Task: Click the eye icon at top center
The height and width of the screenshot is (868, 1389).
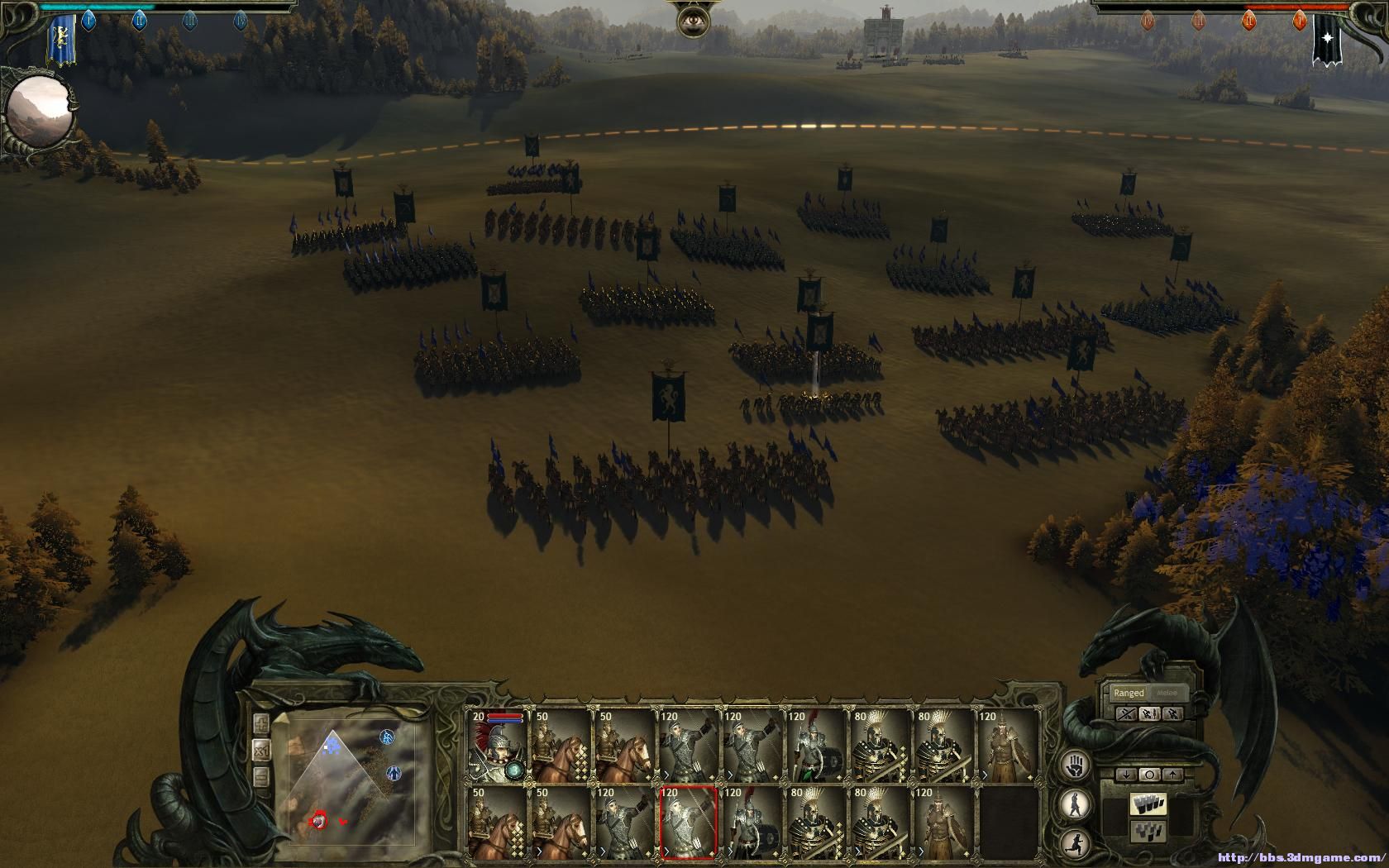Action: (x=693, y=19)
